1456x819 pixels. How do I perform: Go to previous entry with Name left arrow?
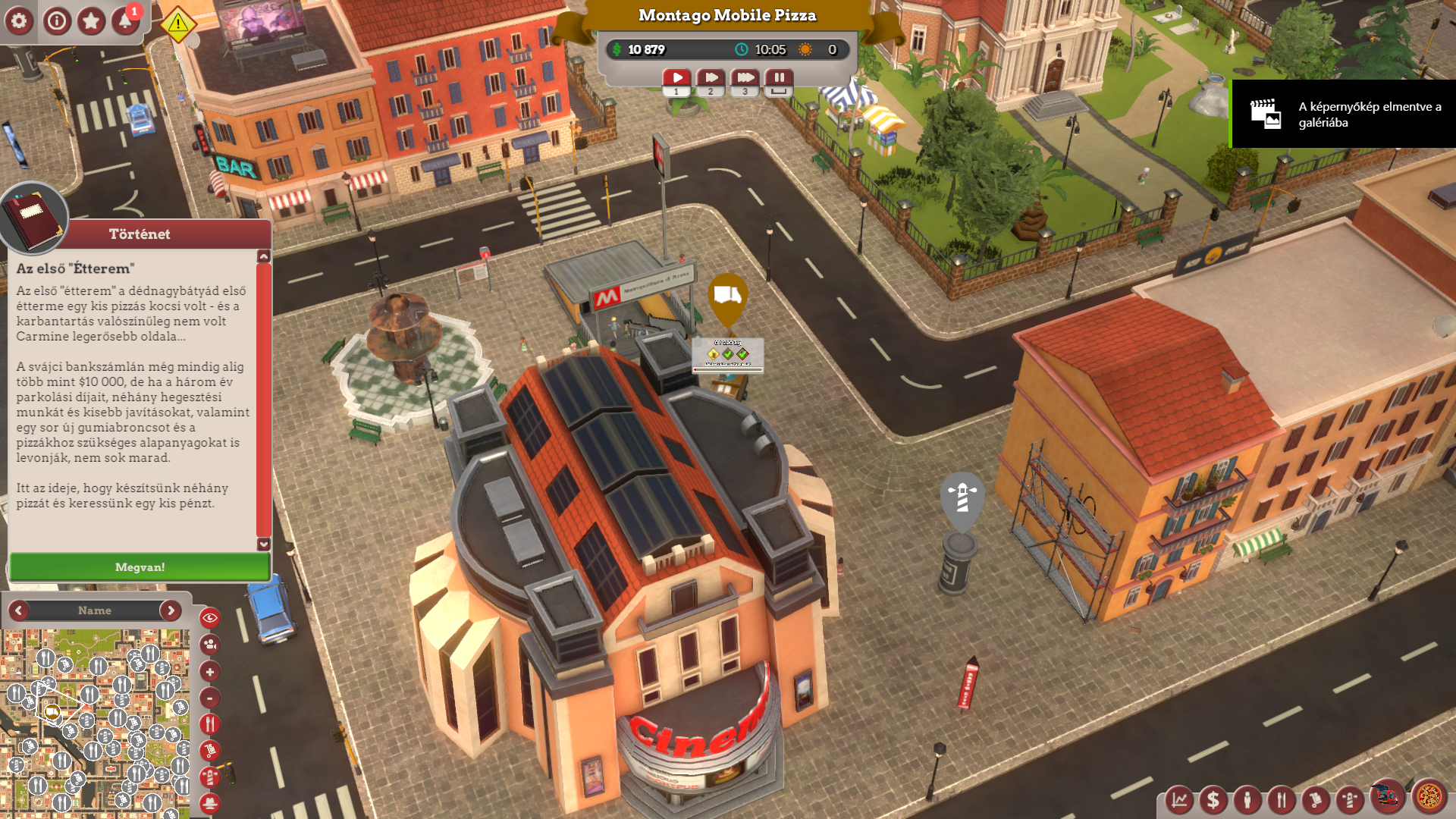[x=19, y=610]
